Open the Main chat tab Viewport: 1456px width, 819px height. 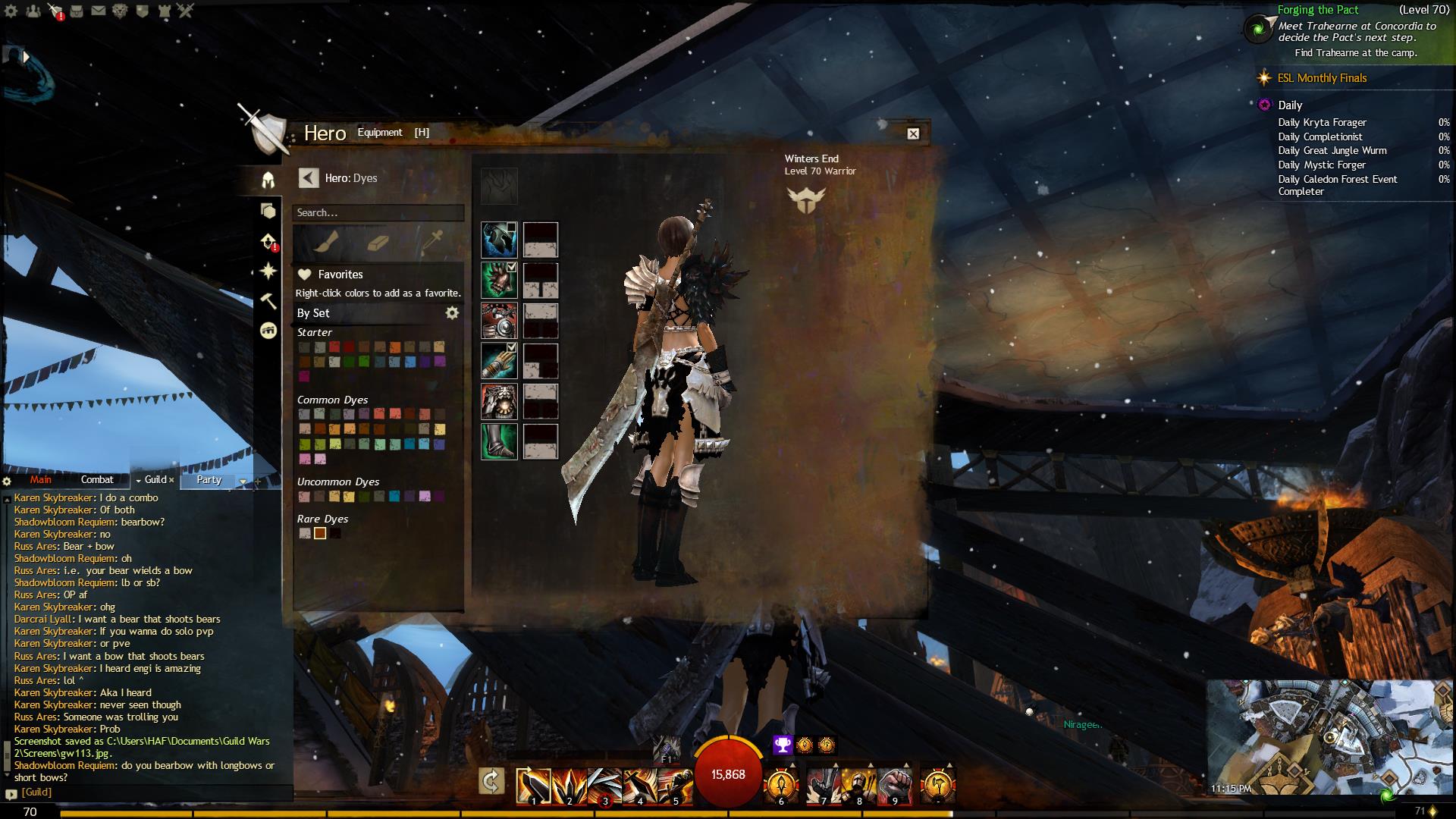[x=41, y=479]
